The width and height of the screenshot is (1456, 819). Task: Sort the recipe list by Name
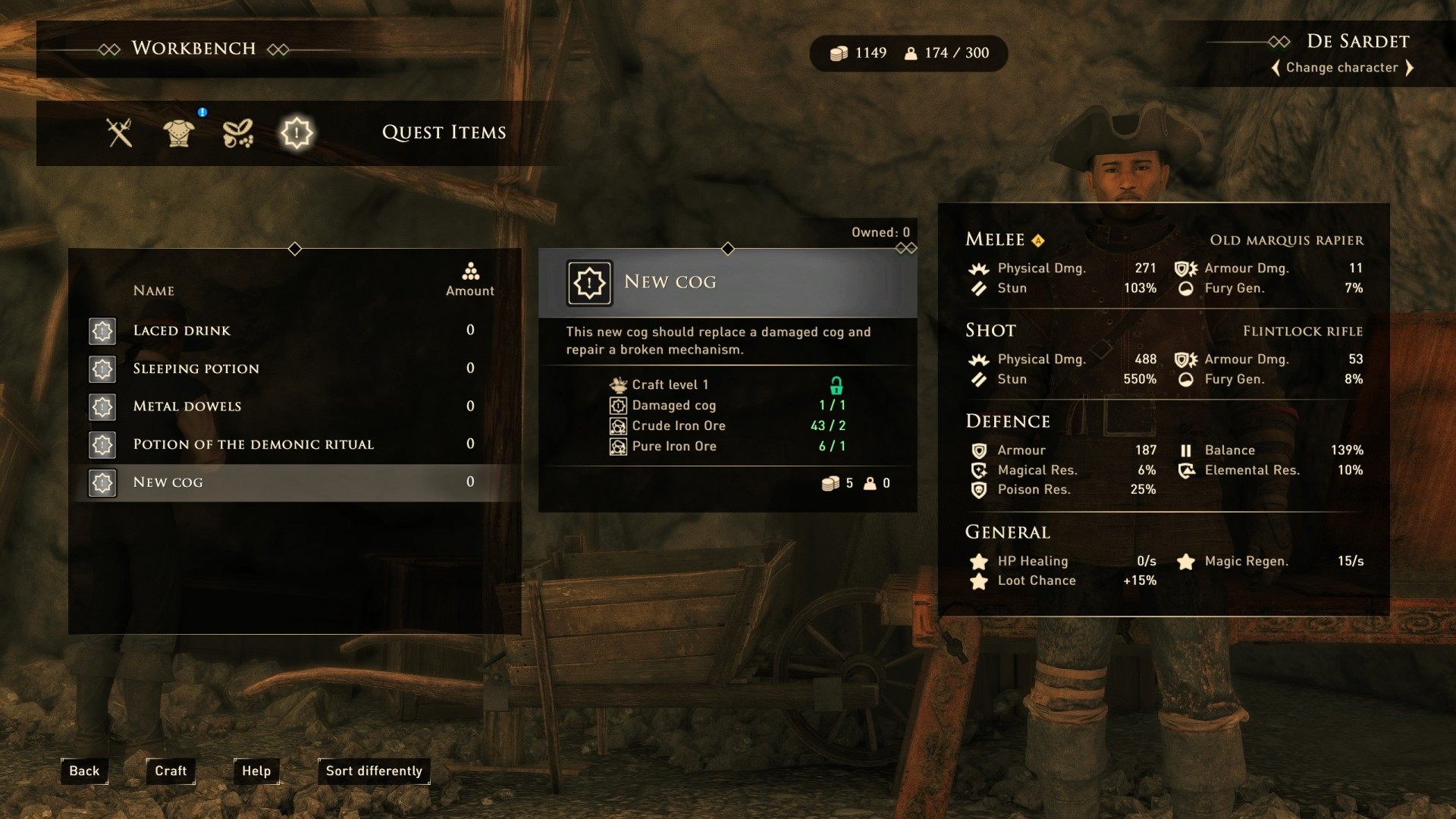(154, 290)
